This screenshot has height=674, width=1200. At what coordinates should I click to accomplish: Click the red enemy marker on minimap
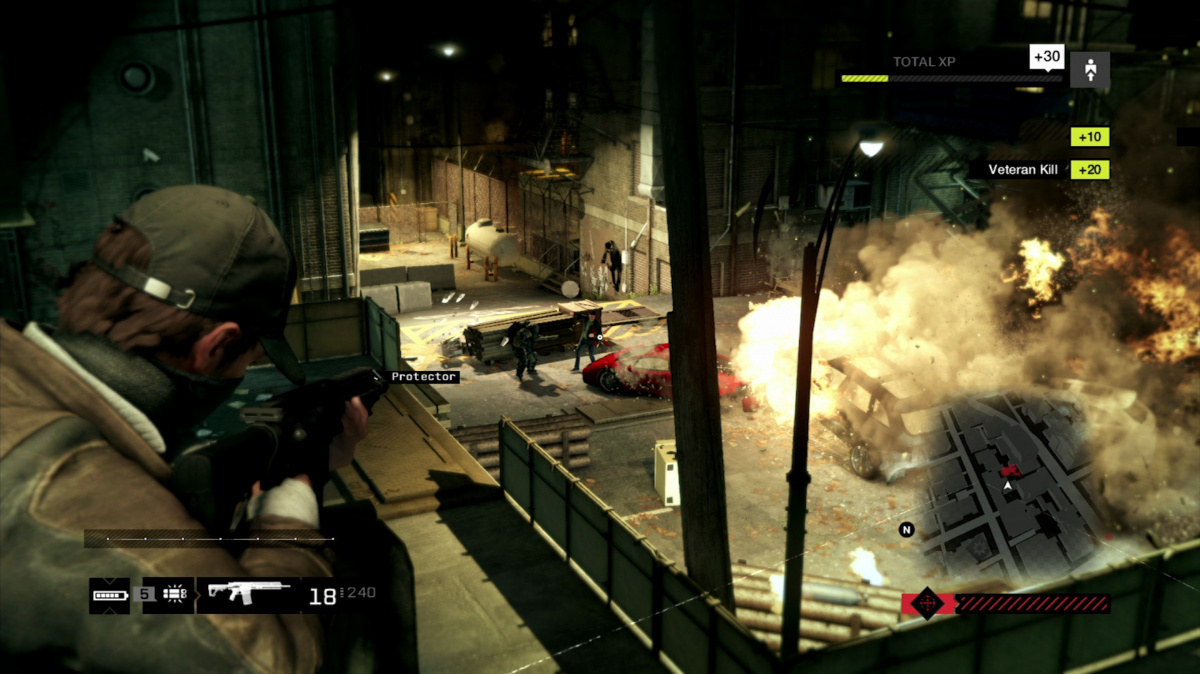point(1011,468)
